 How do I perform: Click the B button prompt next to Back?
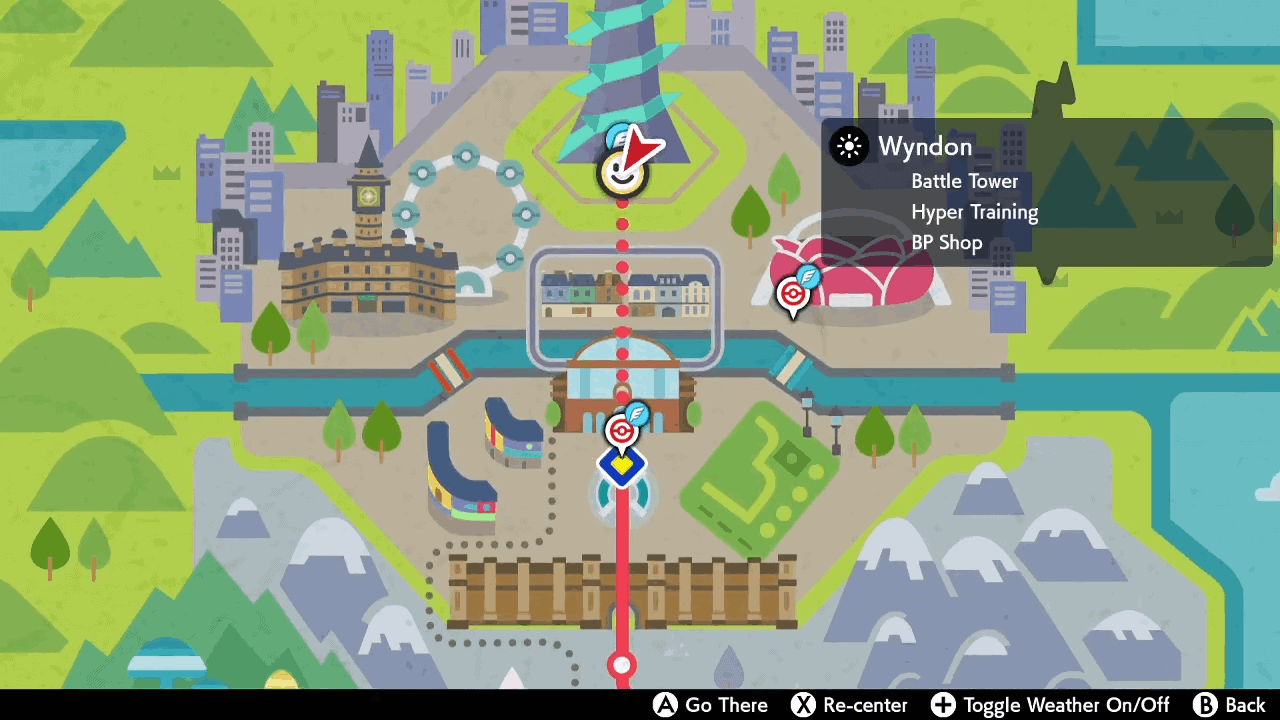pyautogui.click(x=1205, y=705)
